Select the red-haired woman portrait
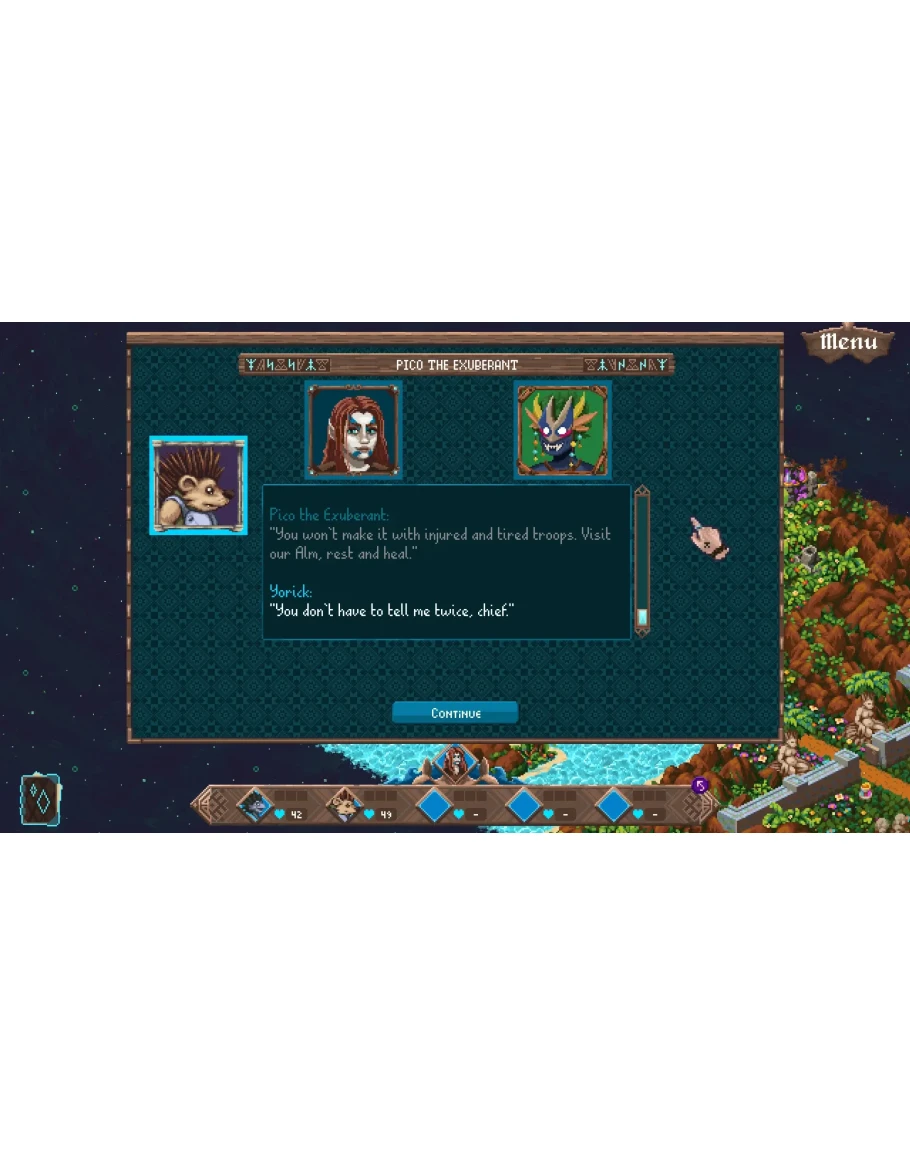The height and width of the screenshot is (1155, 910). tap(354, 430)
